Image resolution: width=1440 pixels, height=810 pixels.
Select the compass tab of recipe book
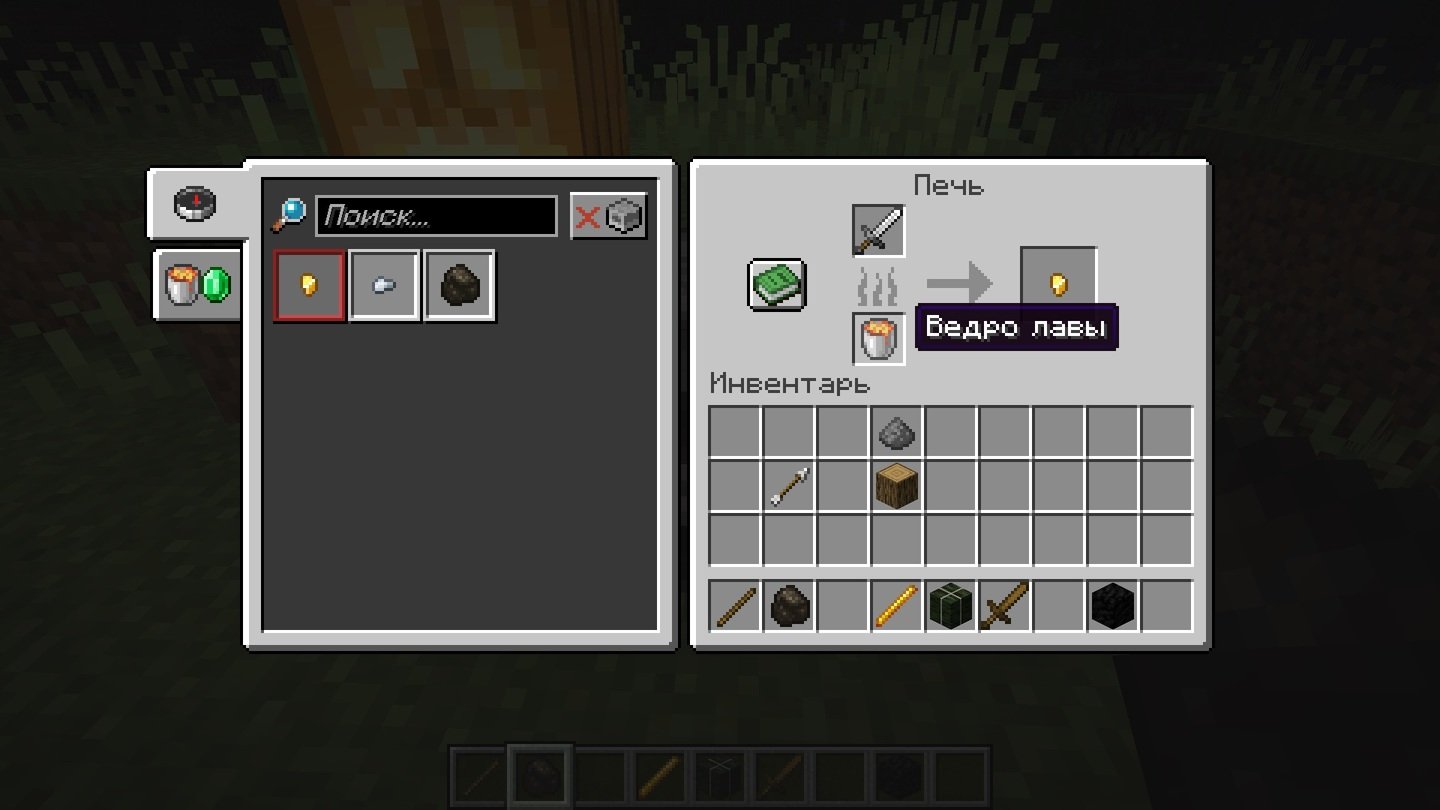point(196,204)
